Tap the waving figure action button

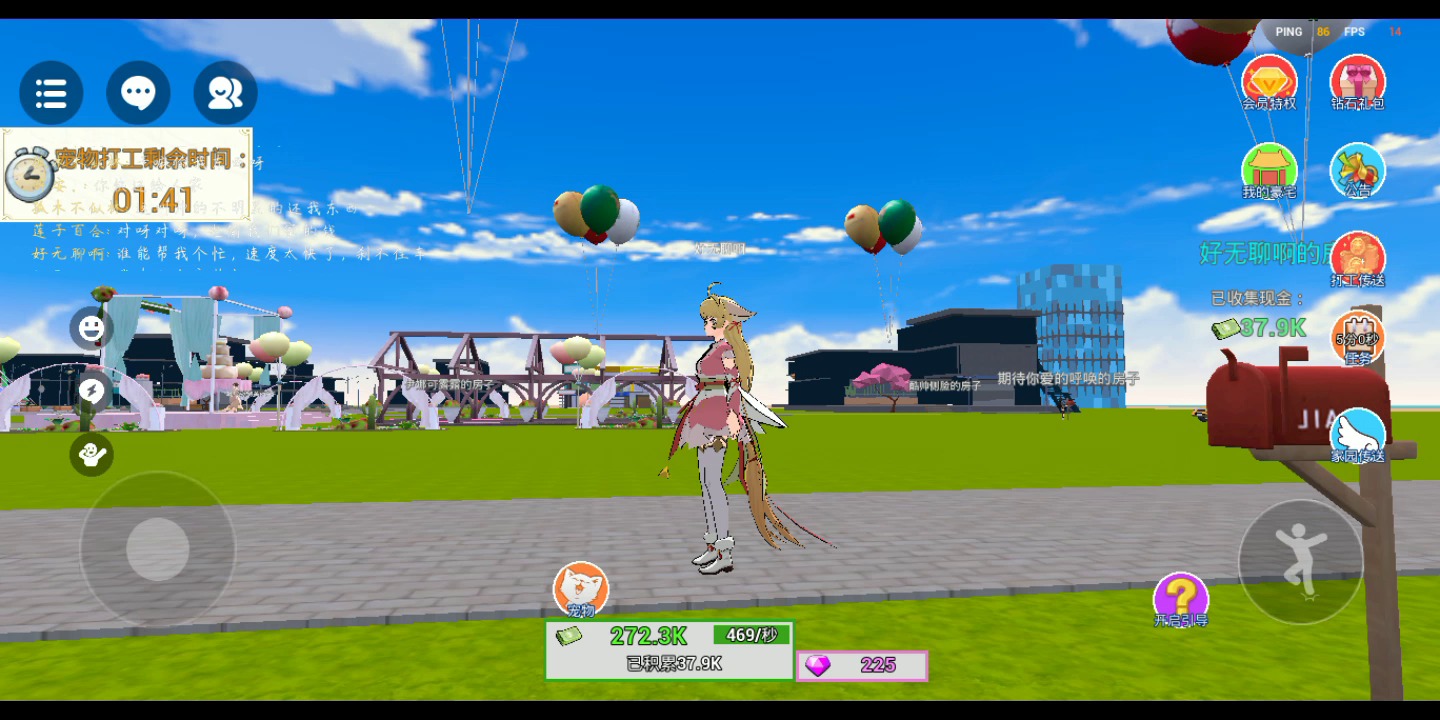click(91, 454)
